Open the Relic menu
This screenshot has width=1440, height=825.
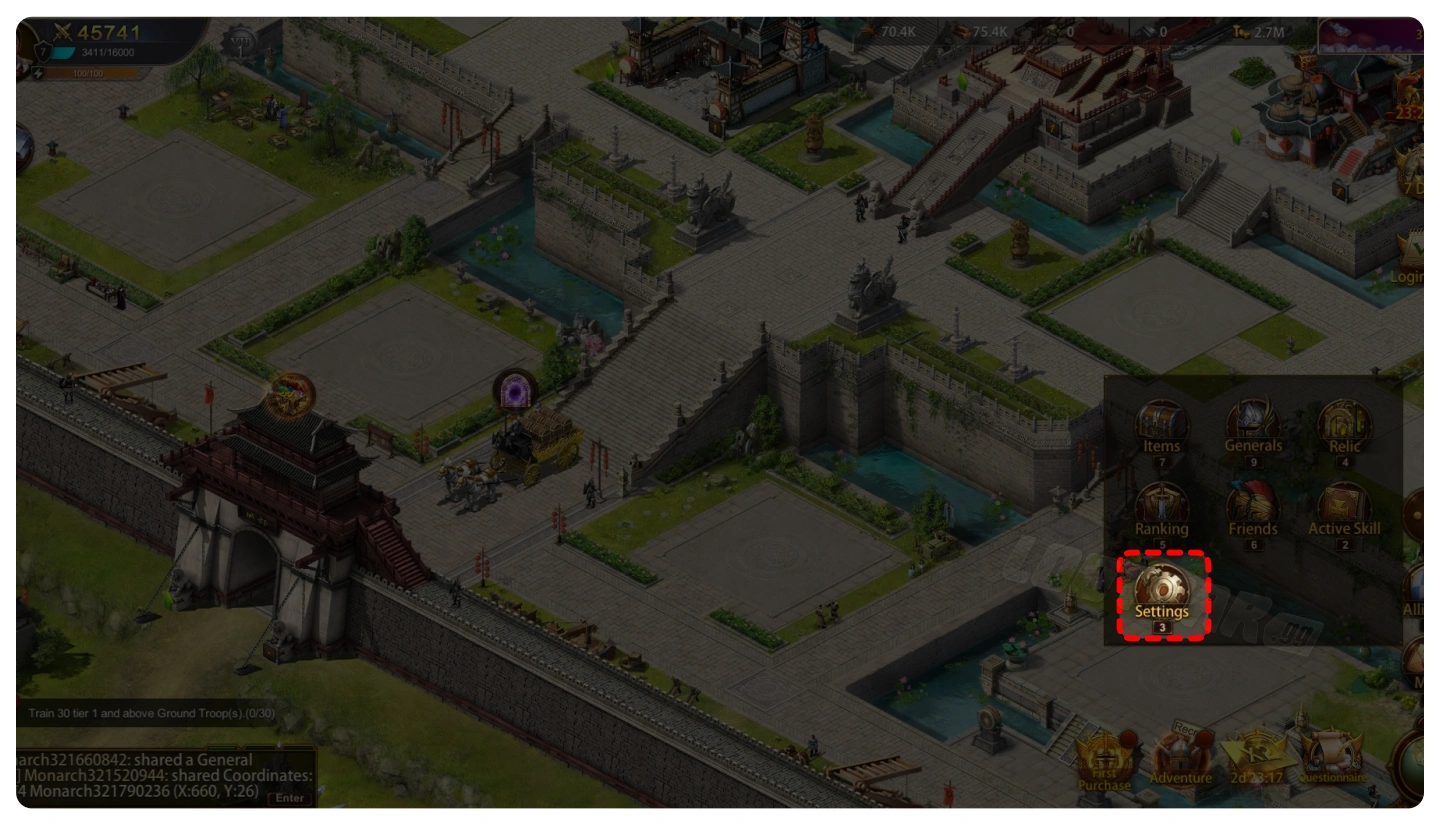1344,430
